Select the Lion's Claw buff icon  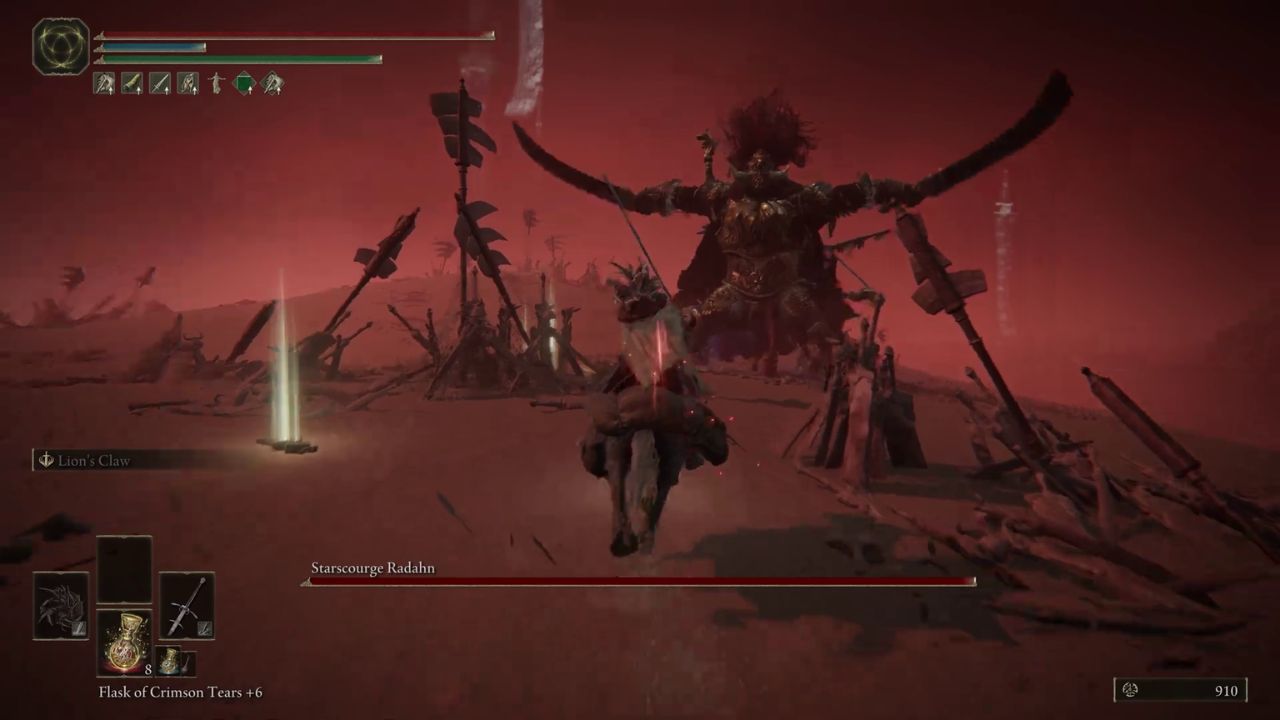[x=102, y=84]
